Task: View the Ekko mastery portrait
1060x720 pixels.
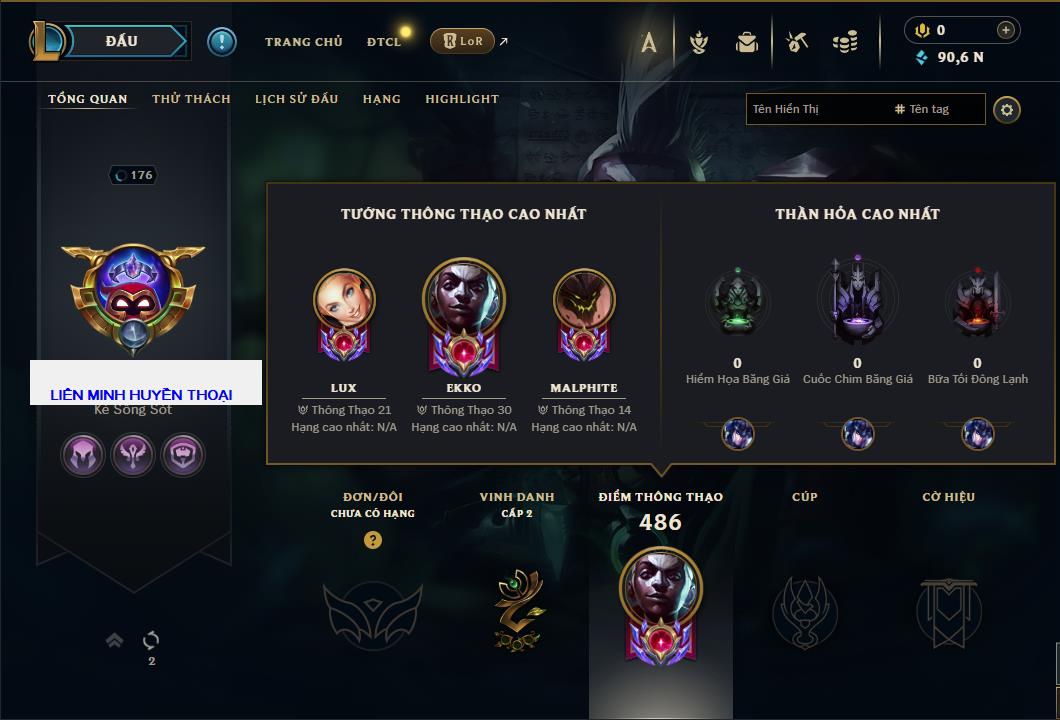Action: (x=464, y=300)
